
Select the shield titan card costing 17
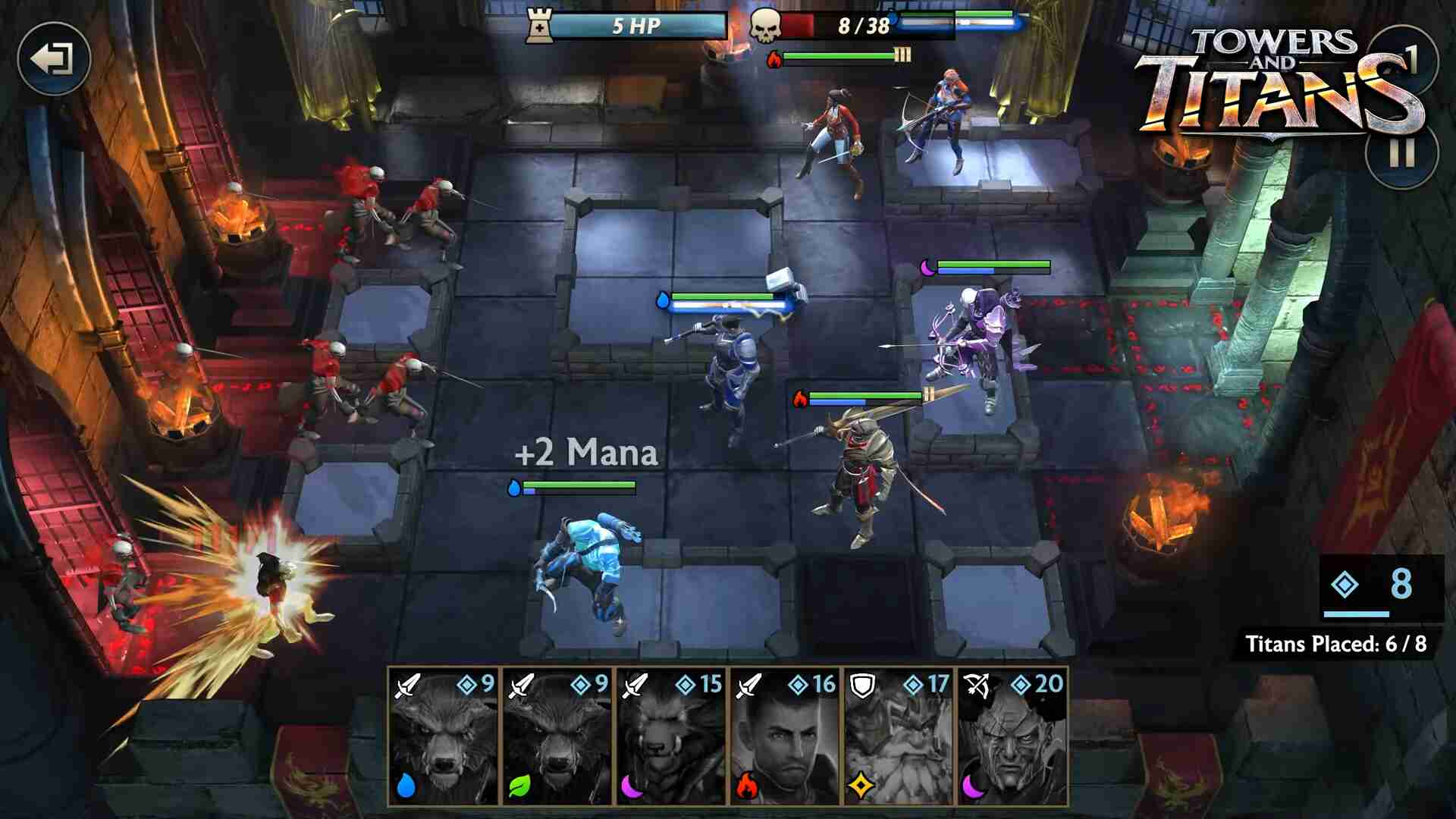pos(899,736)
